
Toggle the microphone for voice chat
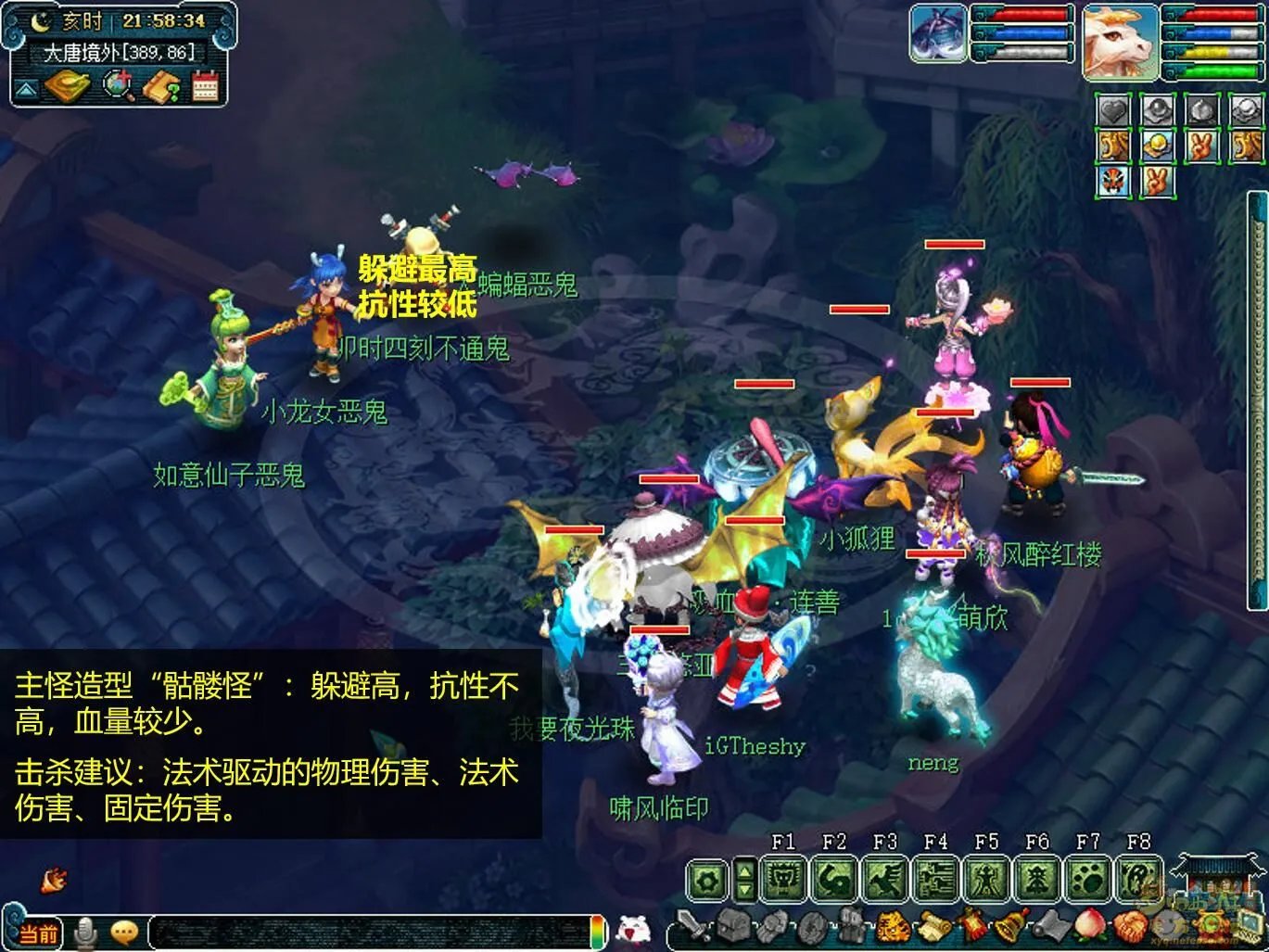click(x=85, y=933)
